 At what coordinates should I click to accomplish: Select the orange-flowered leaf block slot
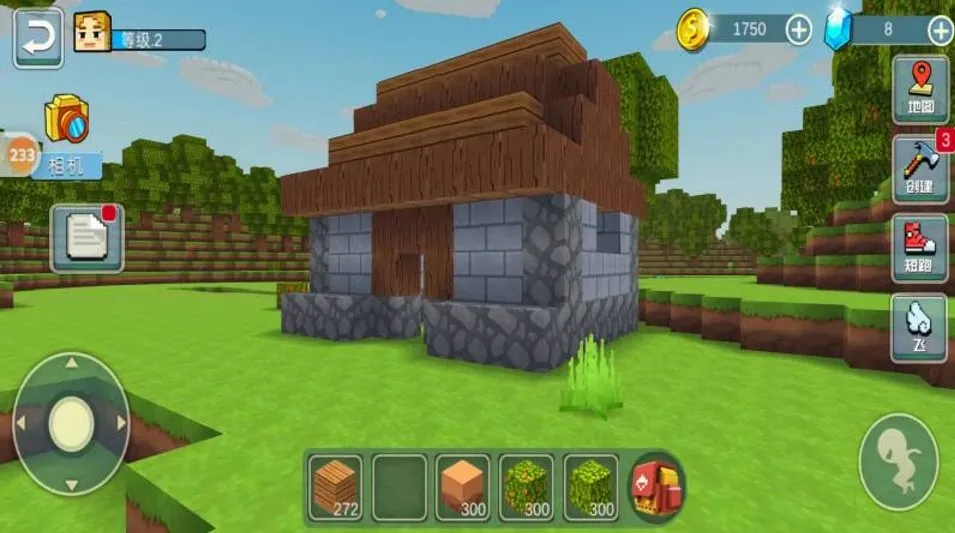point(527,488)
